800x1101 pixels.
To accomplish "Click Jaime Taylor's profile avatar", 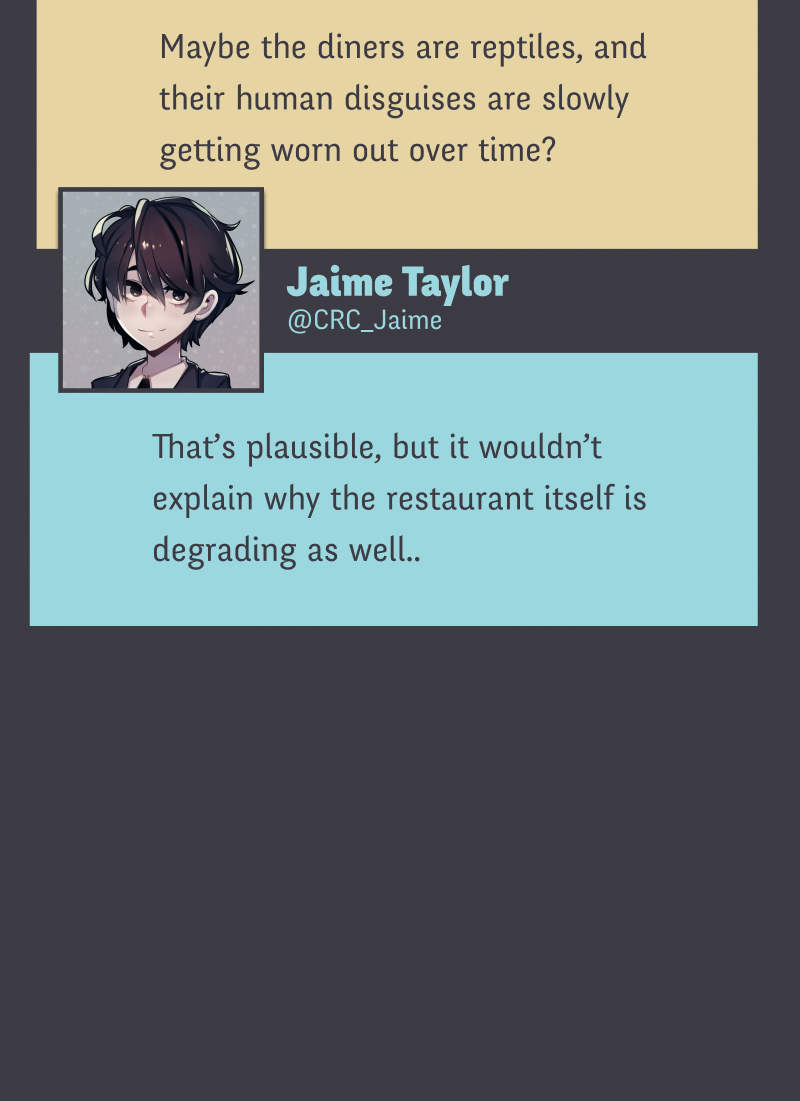I will click(x=161, y=289).
